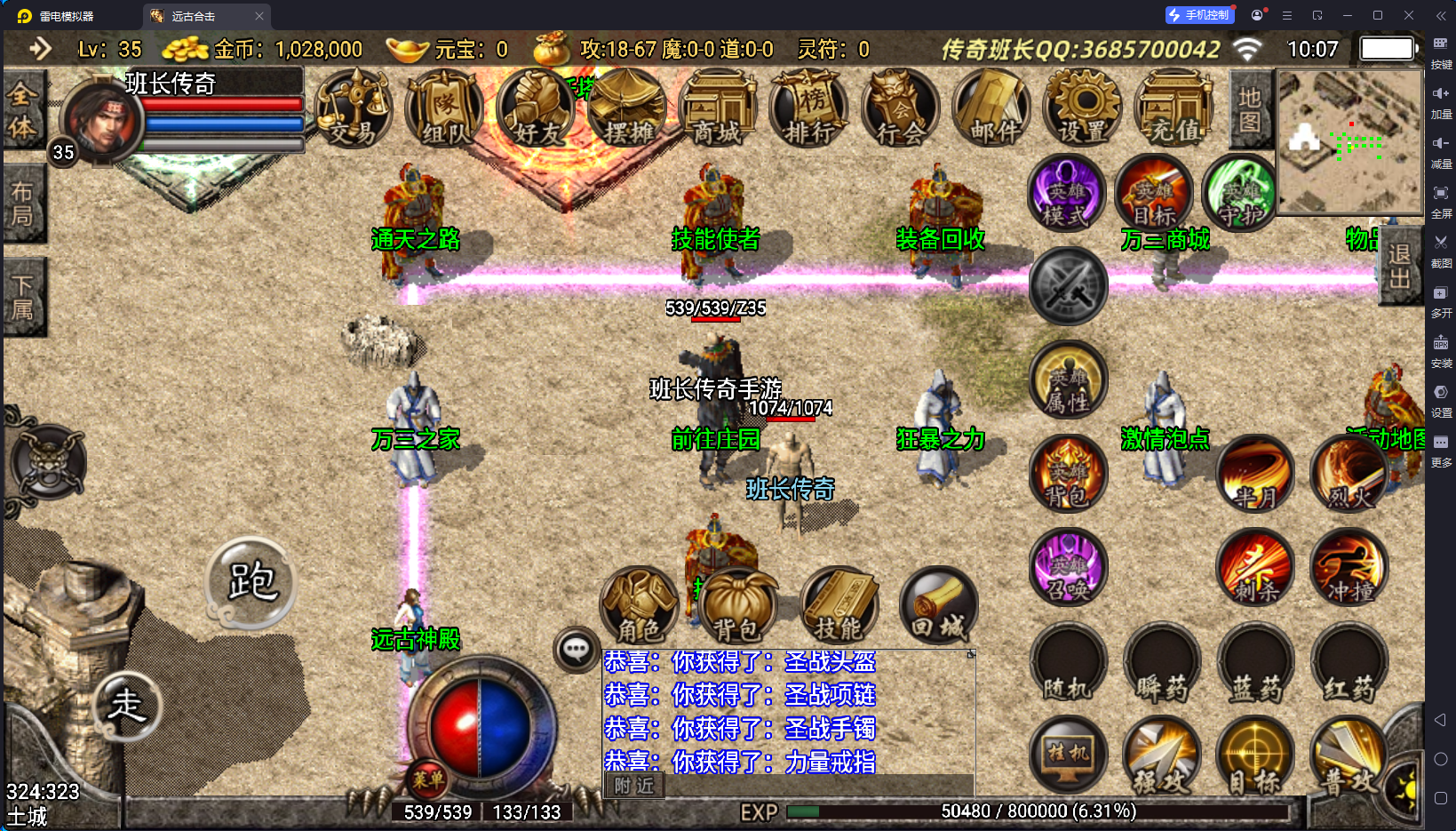Click the 退出 exit button
The image size is (1456, 831).
point(1399,267)
